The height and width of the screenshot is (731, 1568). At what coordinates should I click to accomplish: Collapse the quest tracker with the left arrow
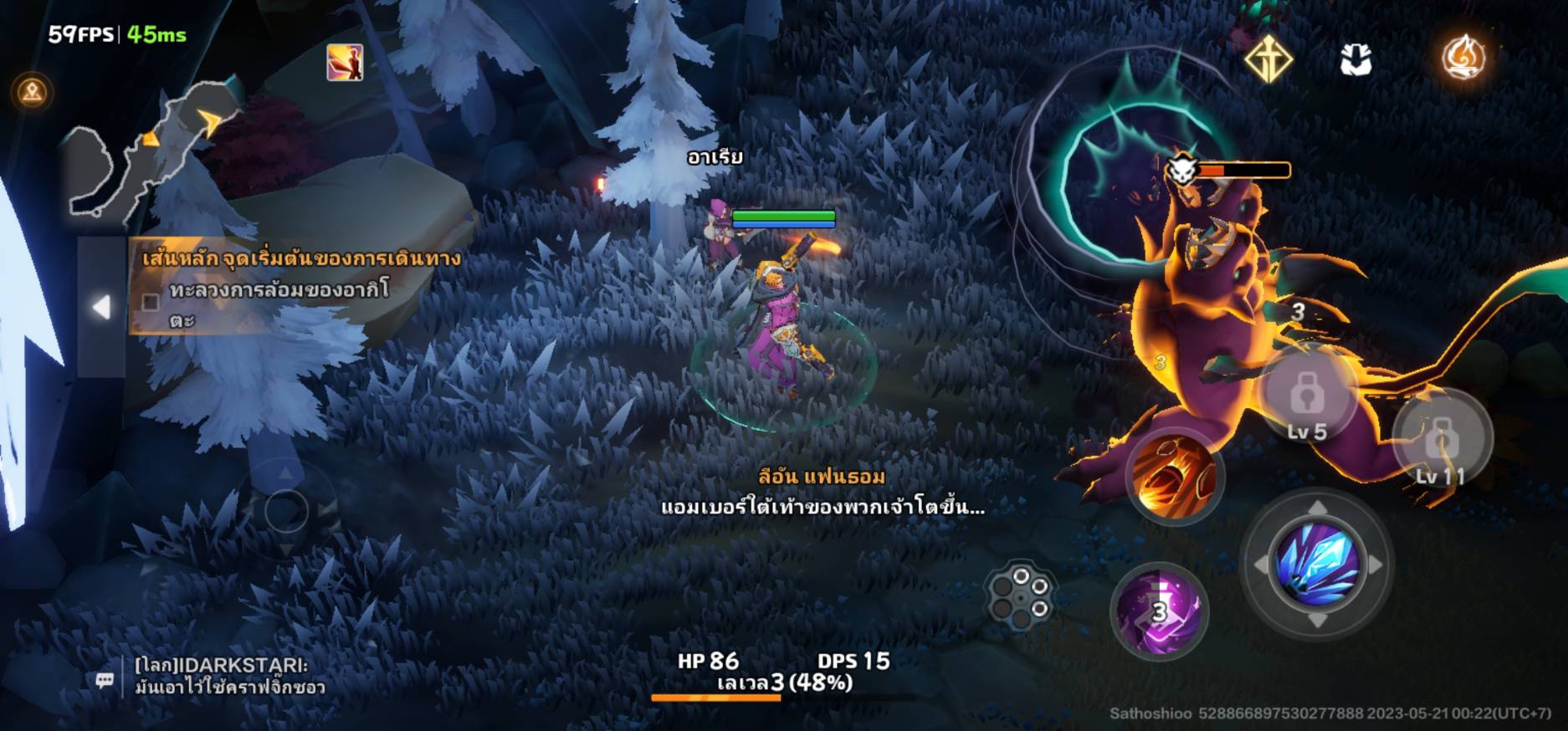[x=101, y=307]
